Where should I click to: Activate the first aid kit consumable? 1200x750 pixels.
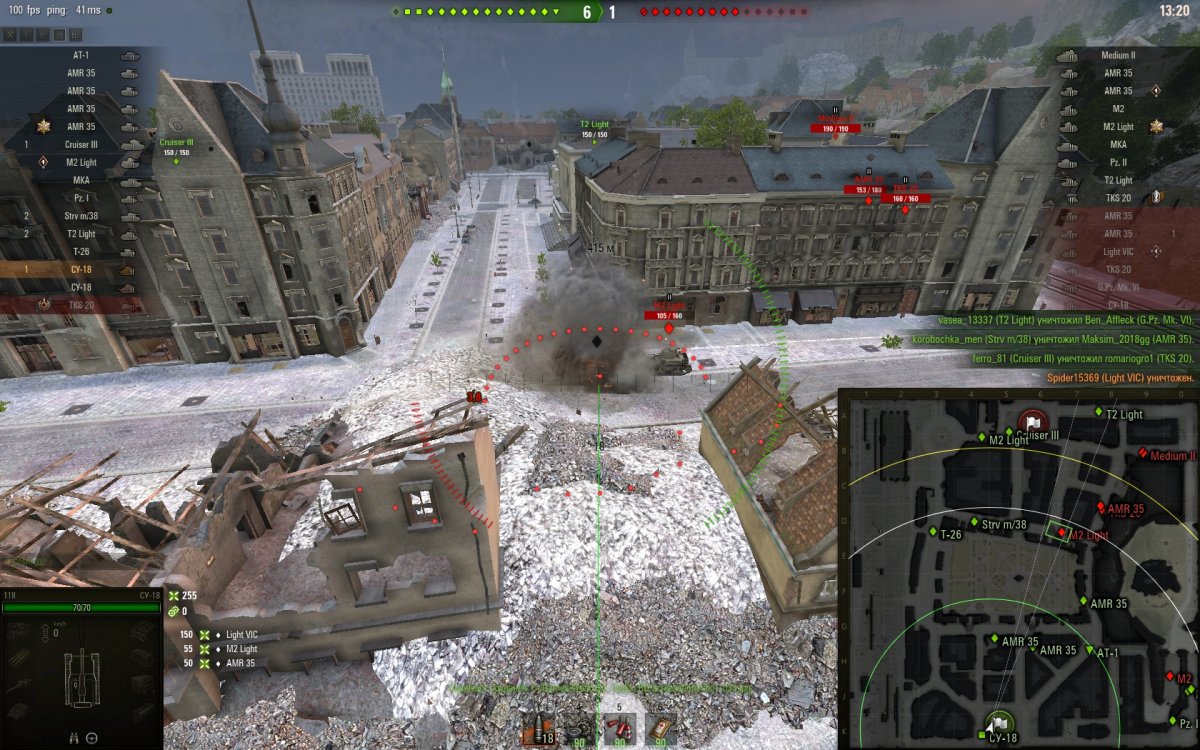point(659,730)
